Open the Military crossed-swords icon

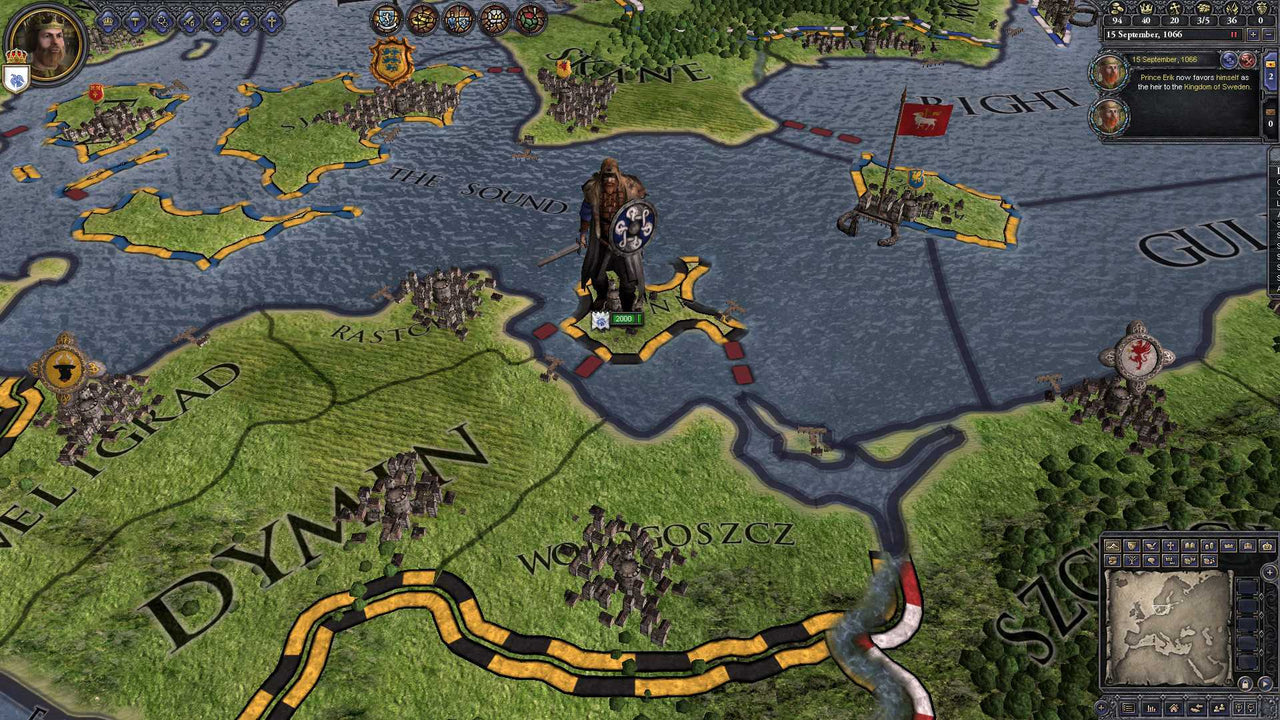188,20
